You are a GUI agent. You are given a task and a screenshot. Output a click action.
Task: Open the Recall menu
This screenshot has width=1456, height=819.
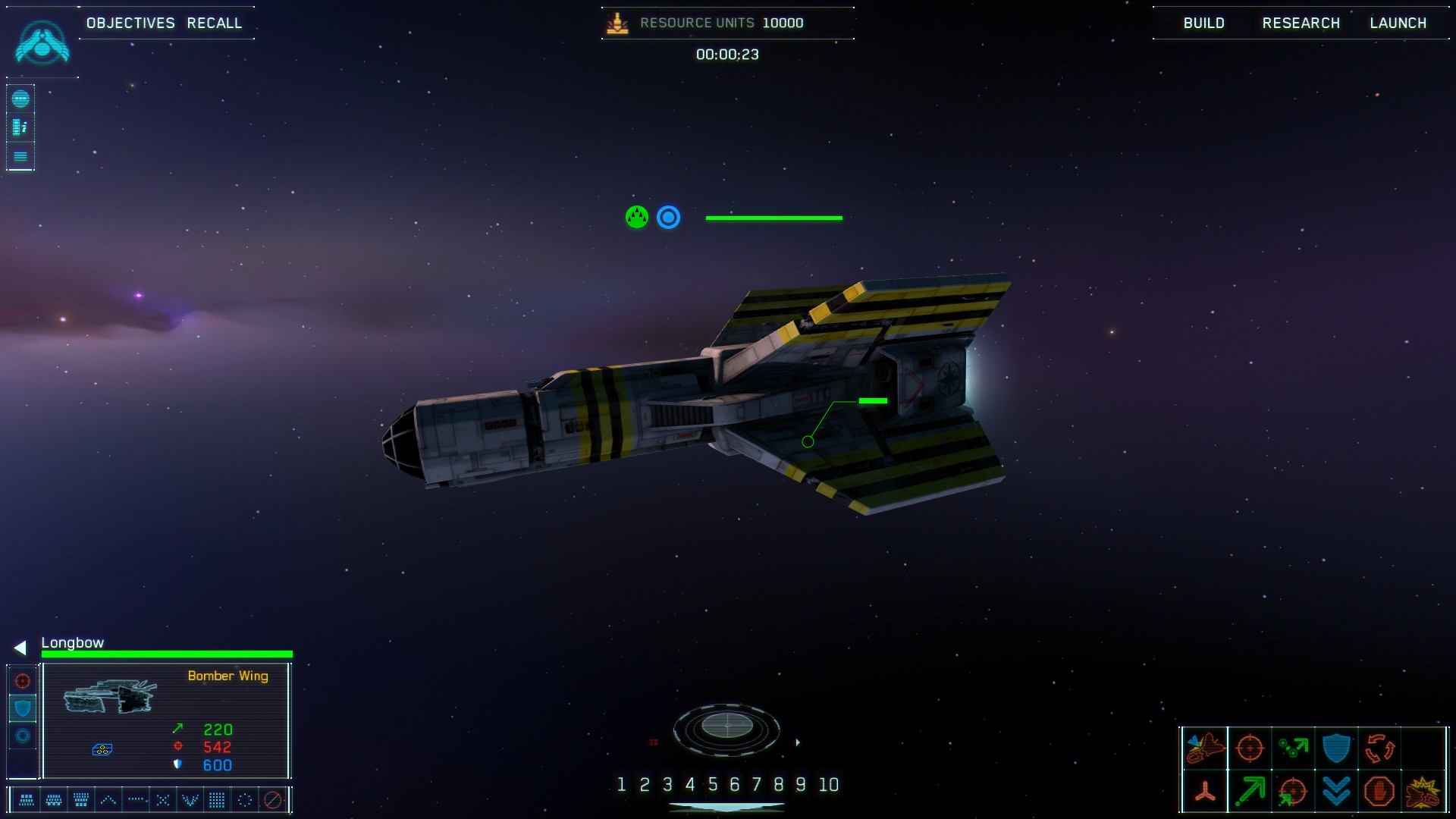coord(215,23)
